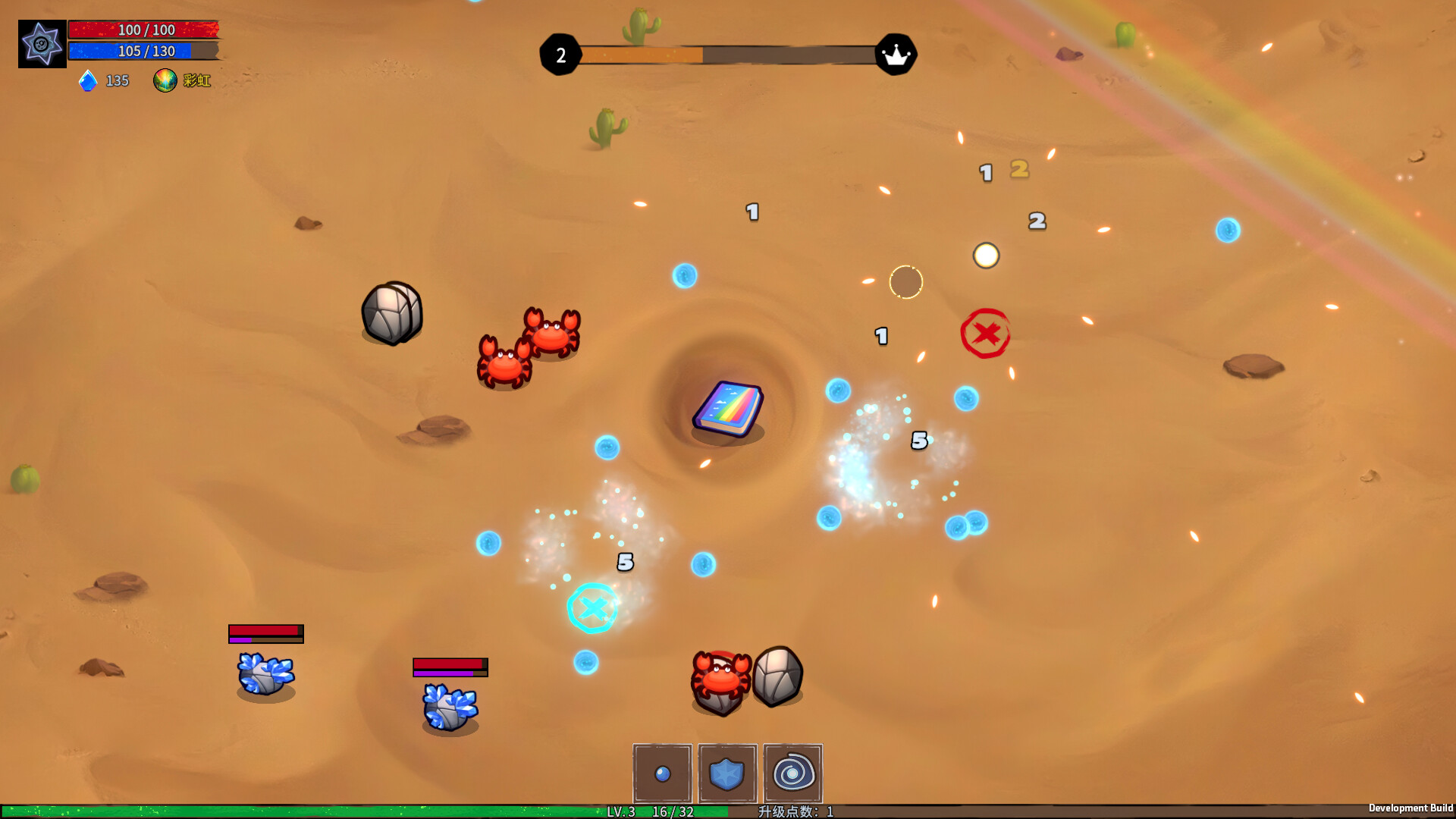1456x819 pixels.
Task: Select the 彩虹 rainbow biome icon
Action: tap(167, 80)
